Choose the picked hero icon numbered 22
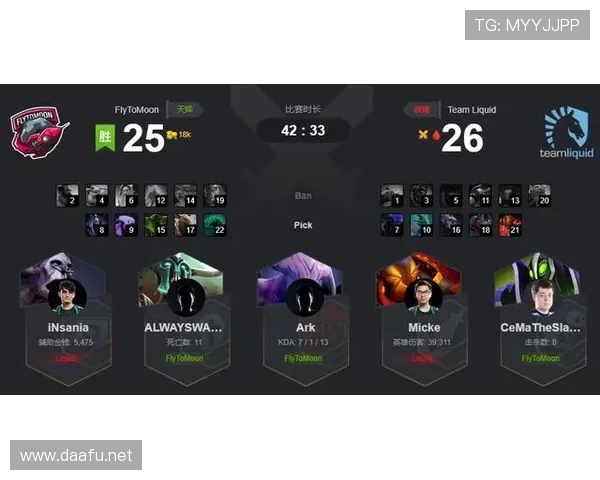The height and width of the screenshot is (480, 600). click(x=215, y=225)
